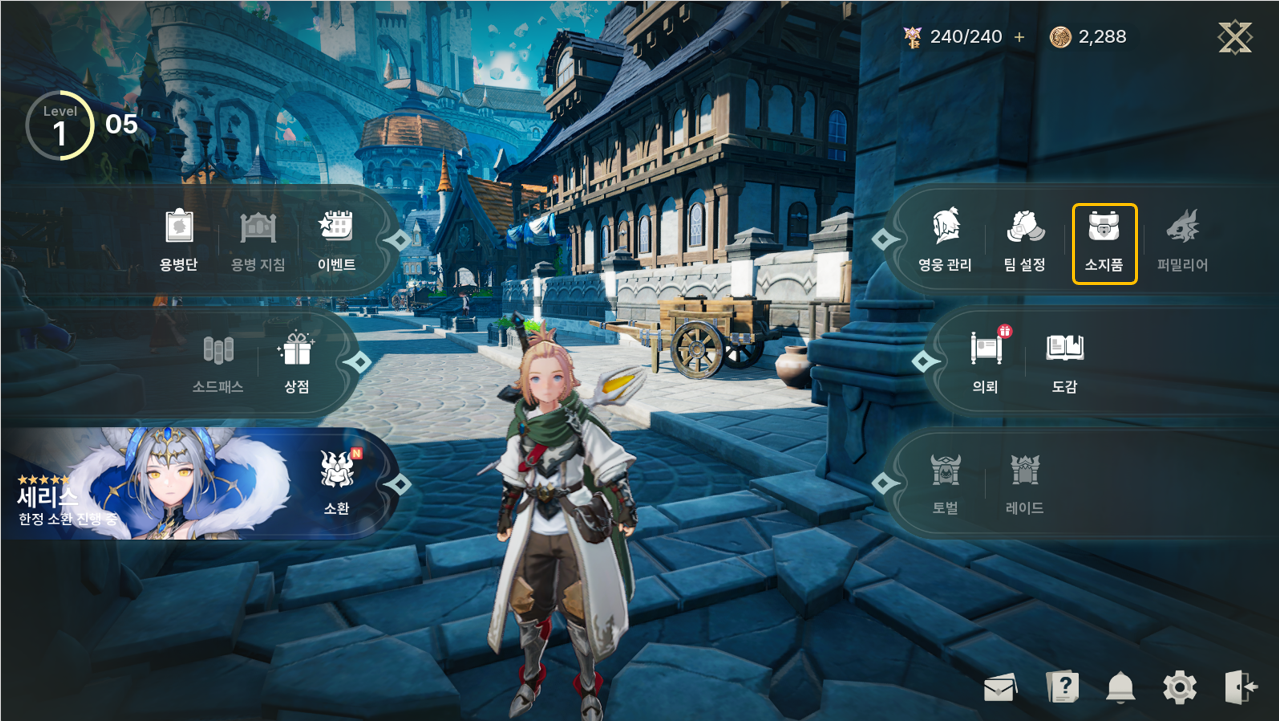1279x721 pixels.
Task: Open the help question mark cards
Action: [x=1061, y=687]
